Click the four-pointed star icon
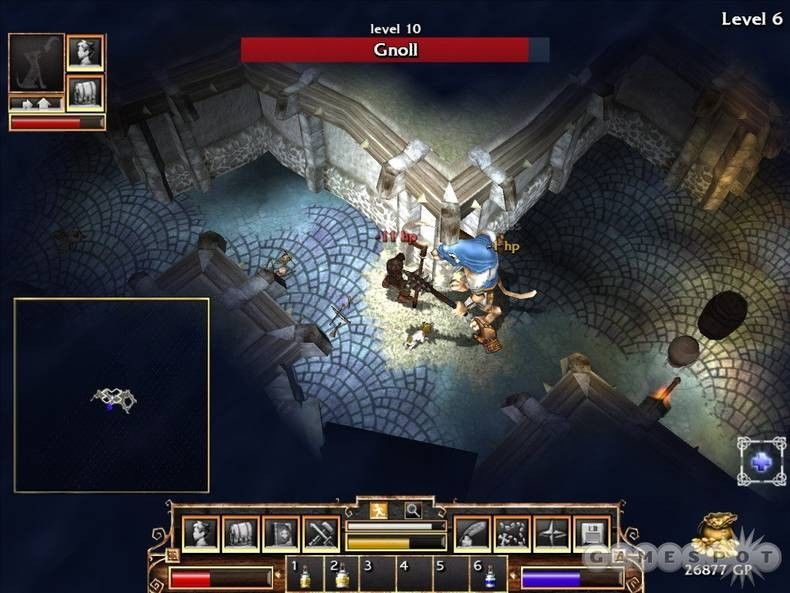Viewport: 790px width, 593px height. 552,534
